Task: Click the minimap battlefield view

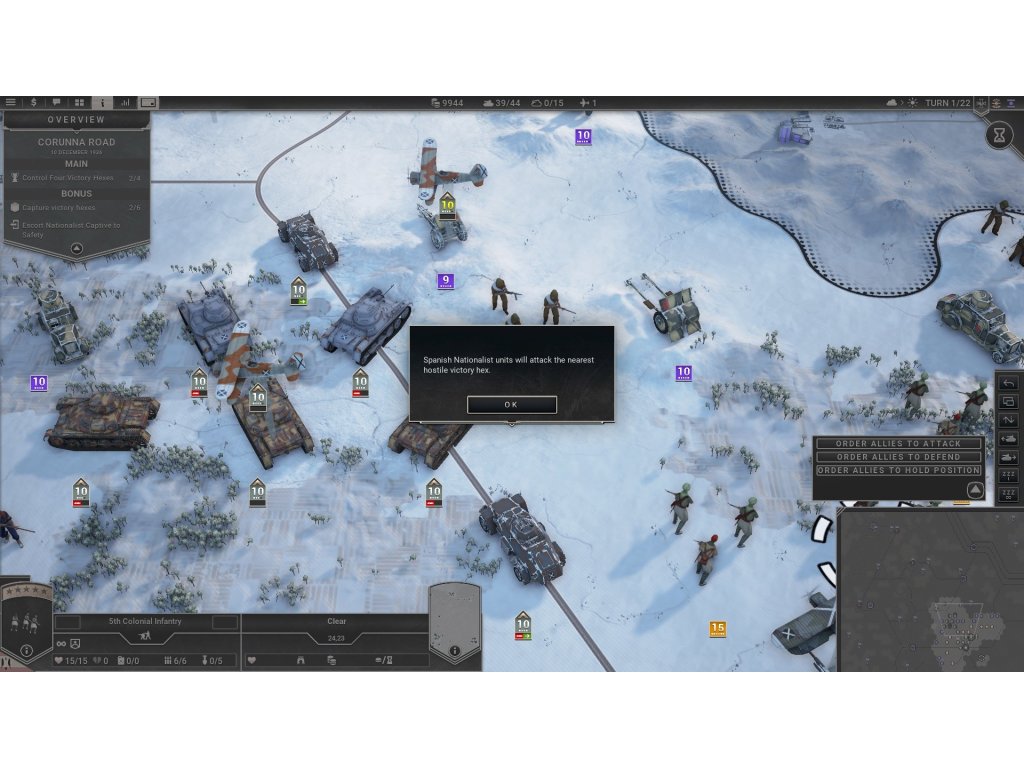Action: click(930, 590)
